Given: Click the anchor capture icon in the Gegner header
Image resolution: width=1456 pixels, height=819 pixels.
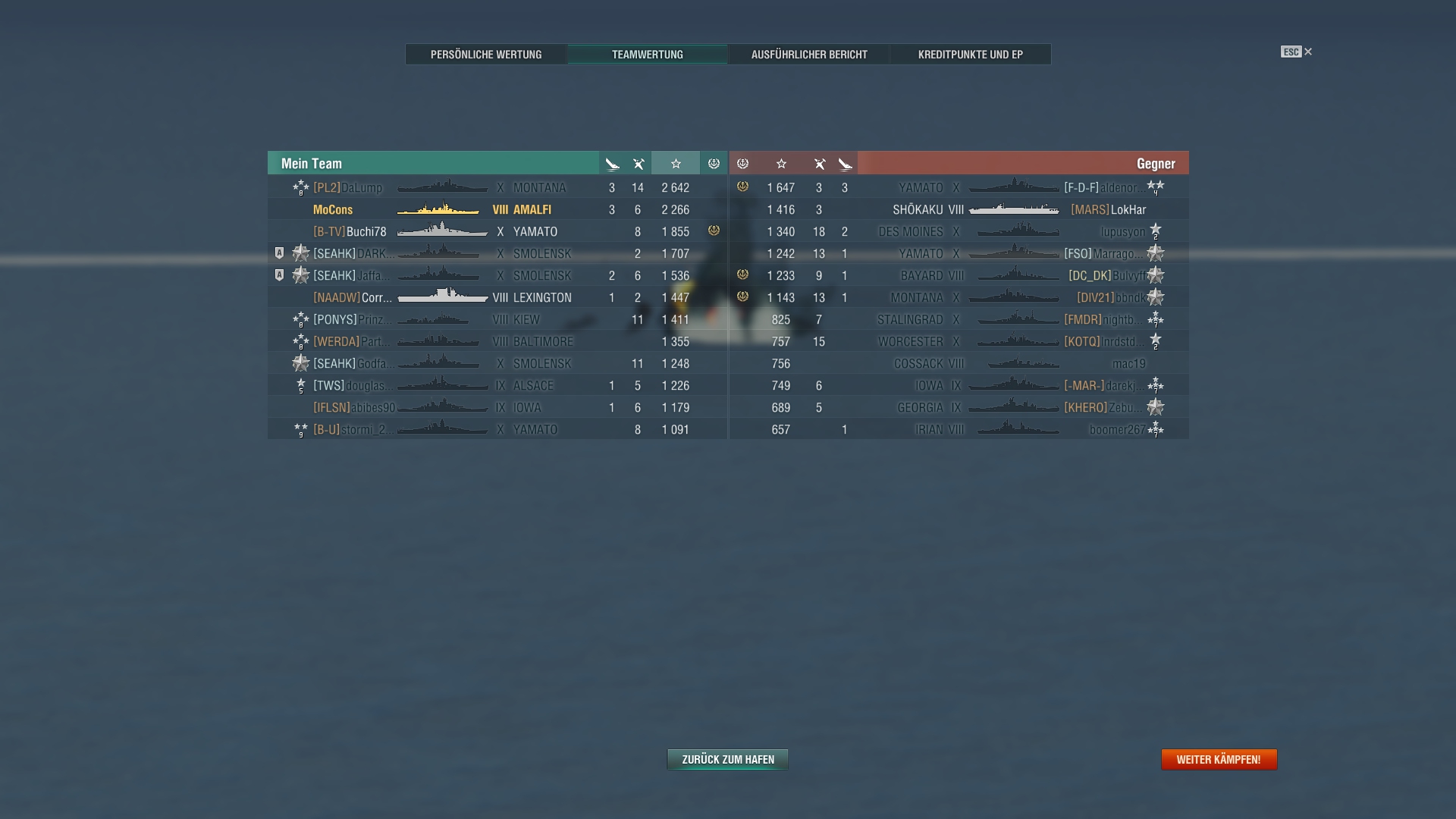Looking at the screenshot, I should [742, 163].
